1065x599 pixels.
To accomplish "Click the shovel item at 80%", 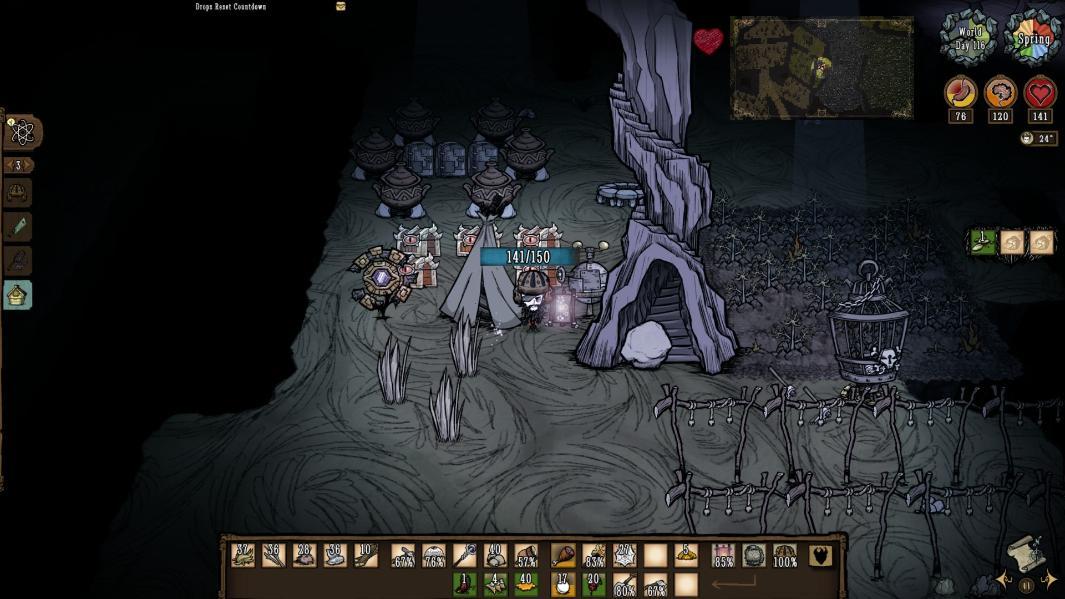I will pyautogui.click(x=625, y=585).
